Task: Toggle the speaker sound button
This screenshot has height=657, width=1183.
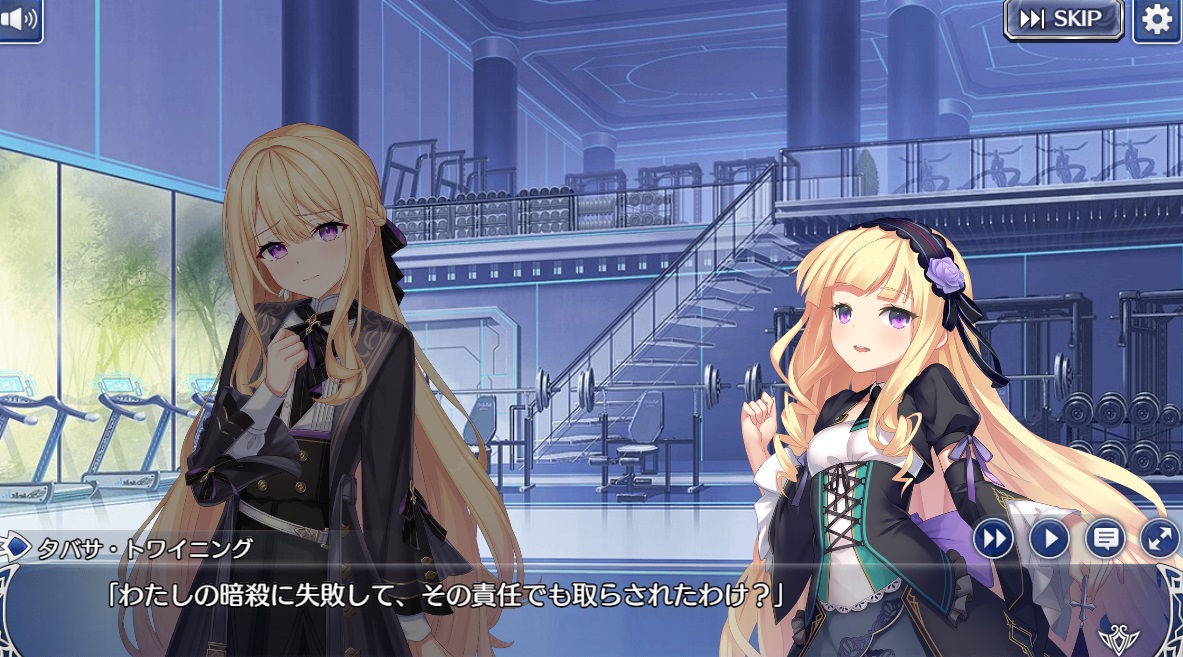Action: (20, 19)
